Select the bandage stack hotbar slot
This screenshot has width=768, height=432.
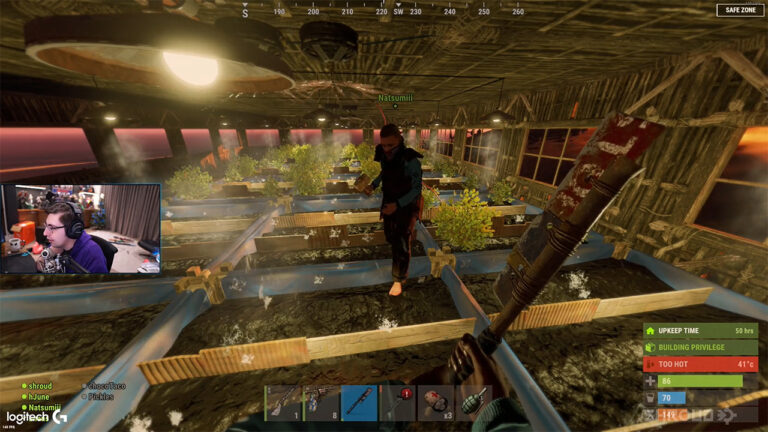coord(436,402)
